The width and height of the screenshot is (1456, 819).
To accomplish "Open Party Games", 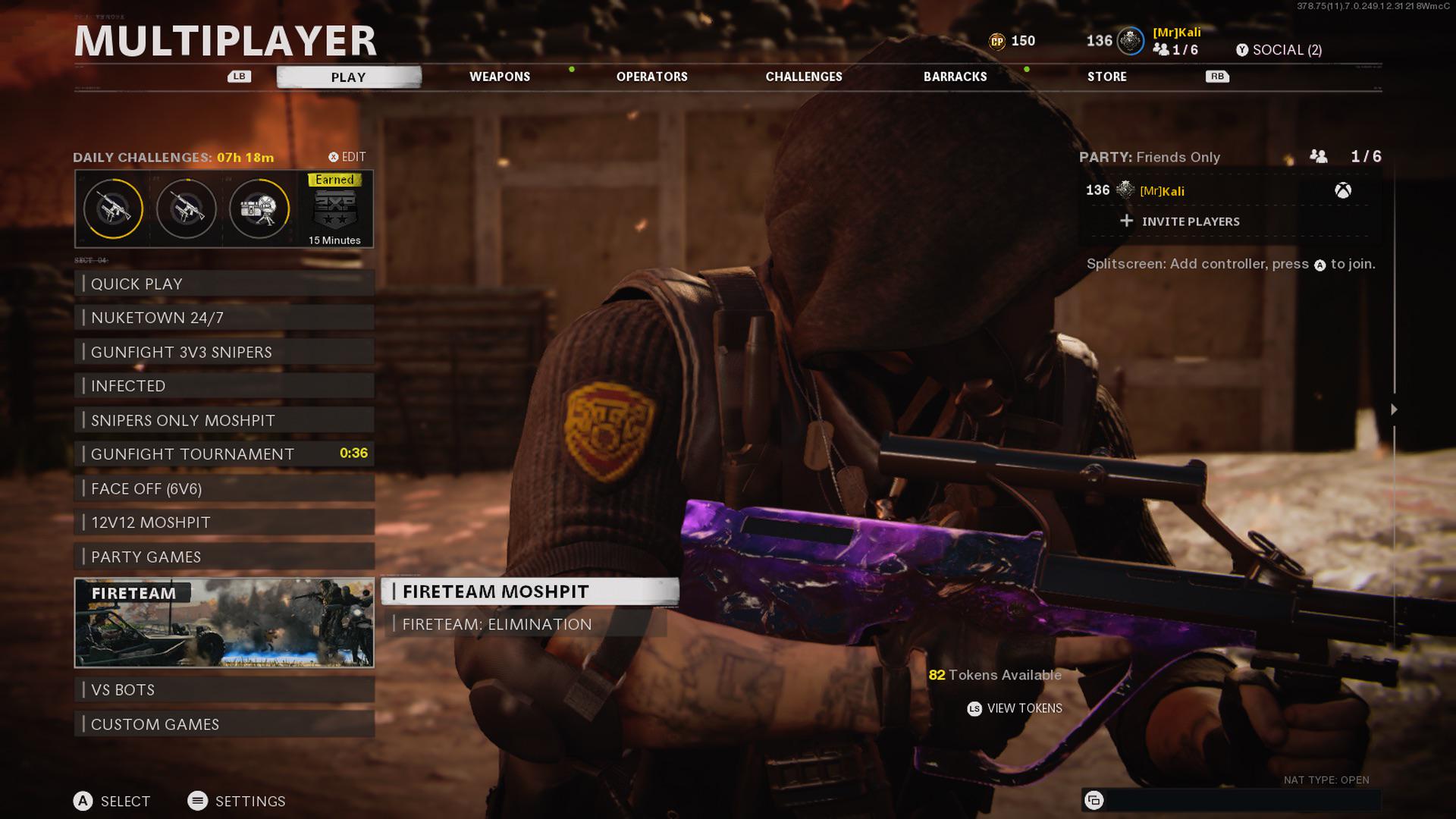I will [x=224, y=557].
